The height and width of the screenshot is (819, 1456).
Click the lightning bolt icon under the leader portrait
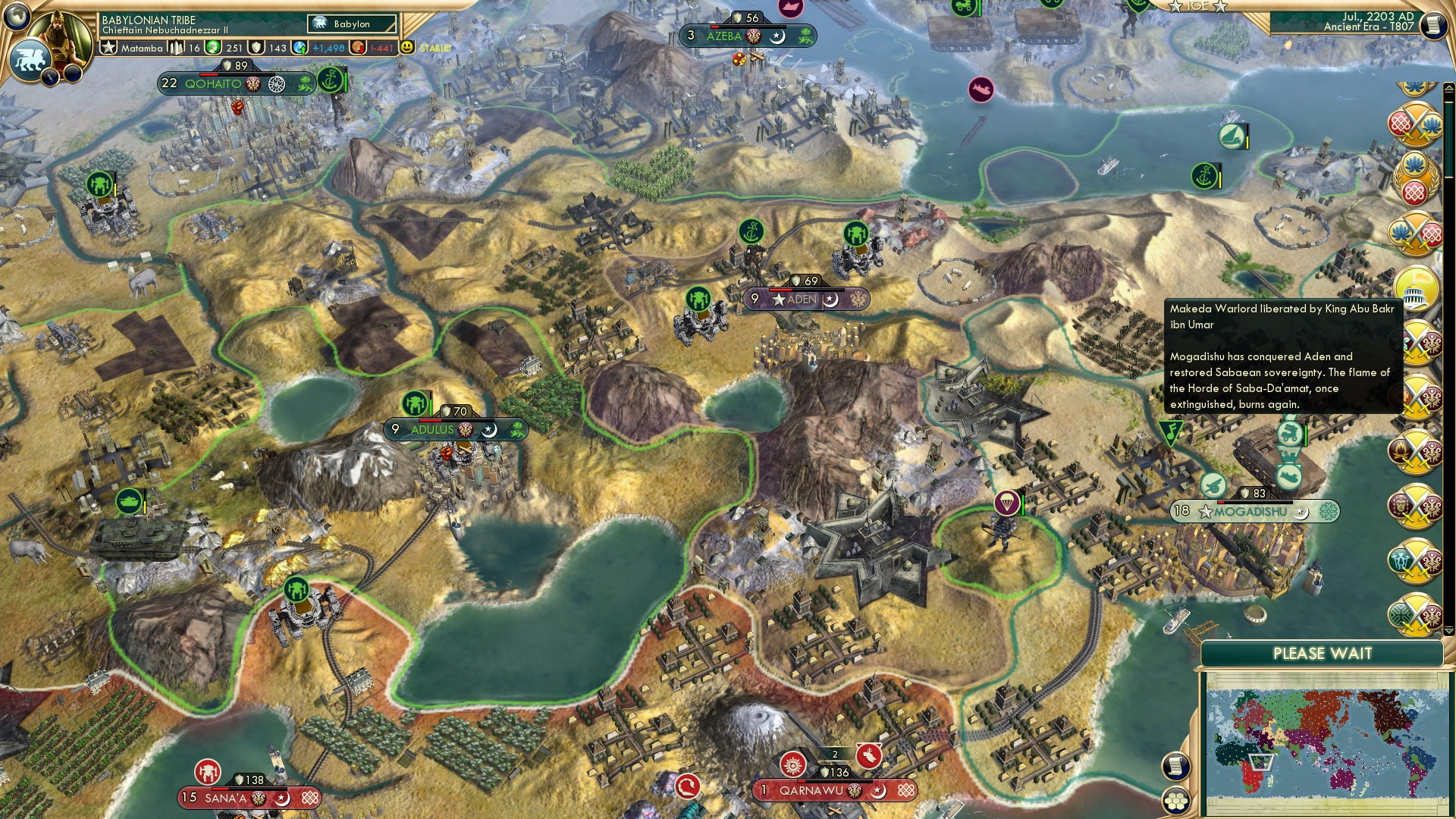click(x=51, y=78)
